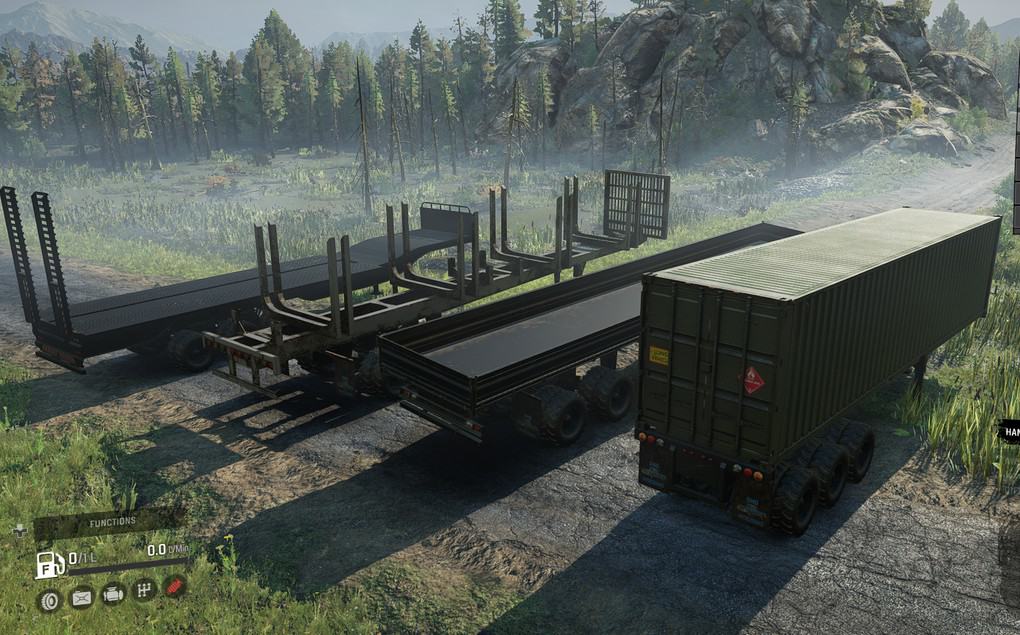Click the tire status icon

point(49,600)
